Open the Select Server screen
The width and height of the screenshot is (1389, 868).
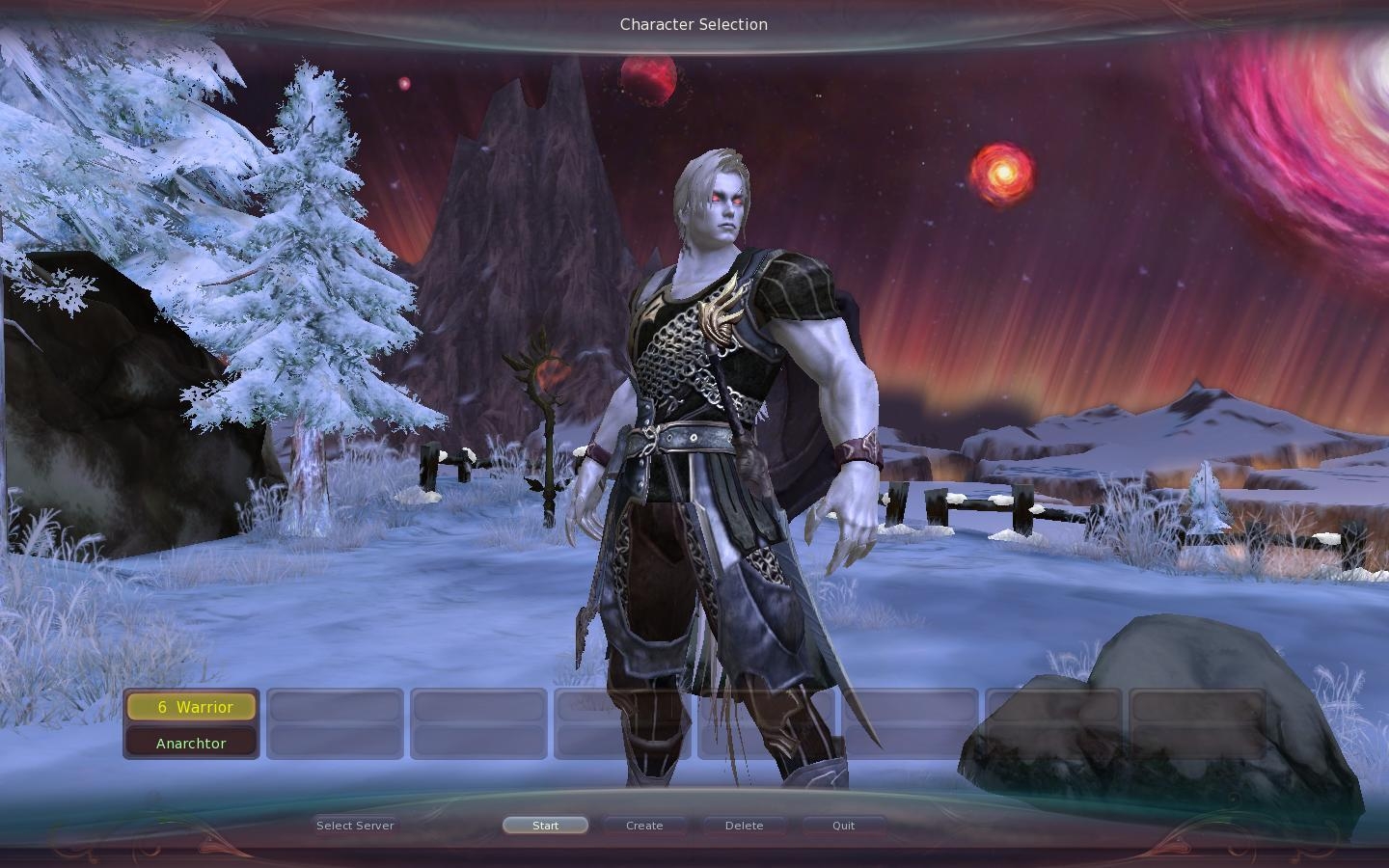click(355, 826)
